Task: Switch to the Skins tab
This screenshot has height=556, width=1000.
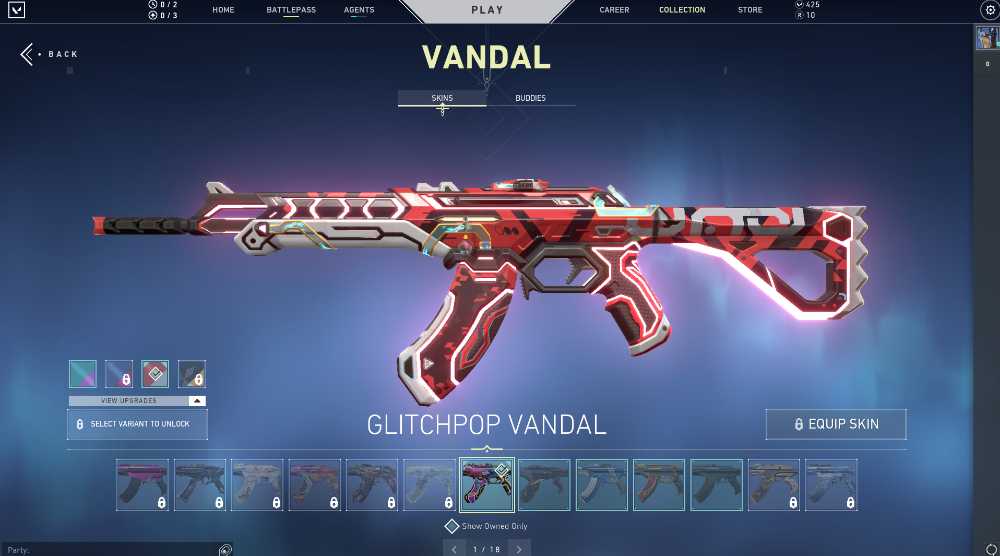Action: pyautogui.click(x=442, y=98)
